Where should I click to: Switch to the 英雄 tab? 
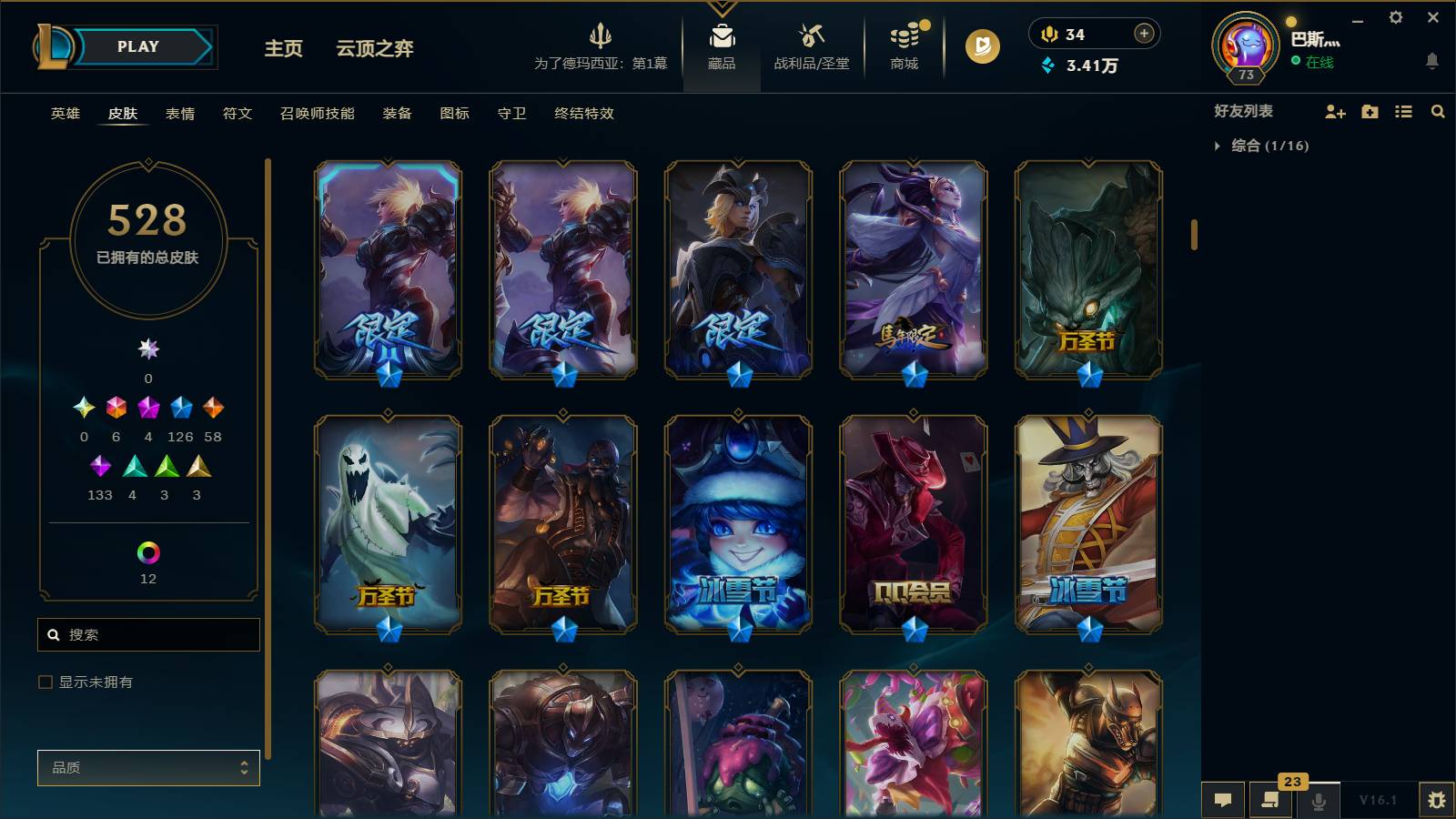[x=64, y=114]
